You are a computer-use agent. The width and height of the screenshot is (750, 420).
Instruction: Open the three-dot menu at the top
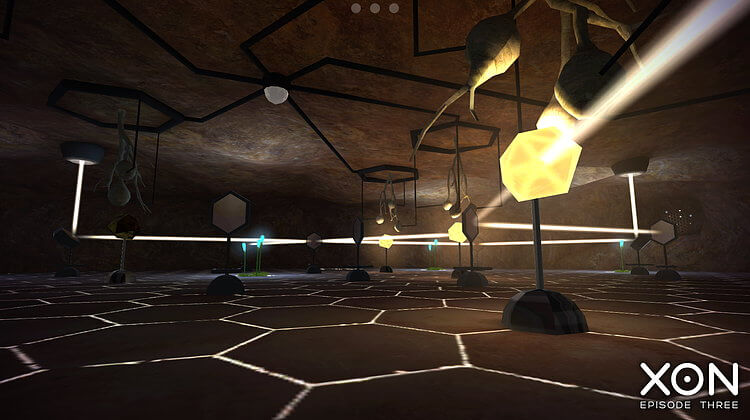[x=375, y=8]
